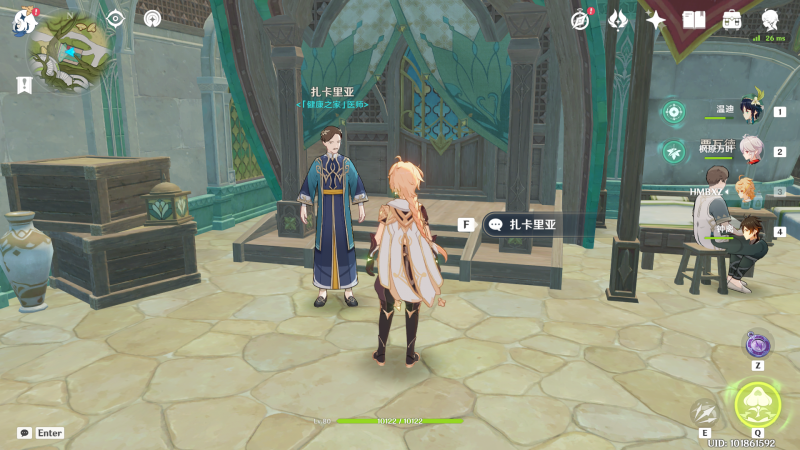Switch to party member 钟离
The height and width of the screenshot is (450, 800).
click(750, 230)
